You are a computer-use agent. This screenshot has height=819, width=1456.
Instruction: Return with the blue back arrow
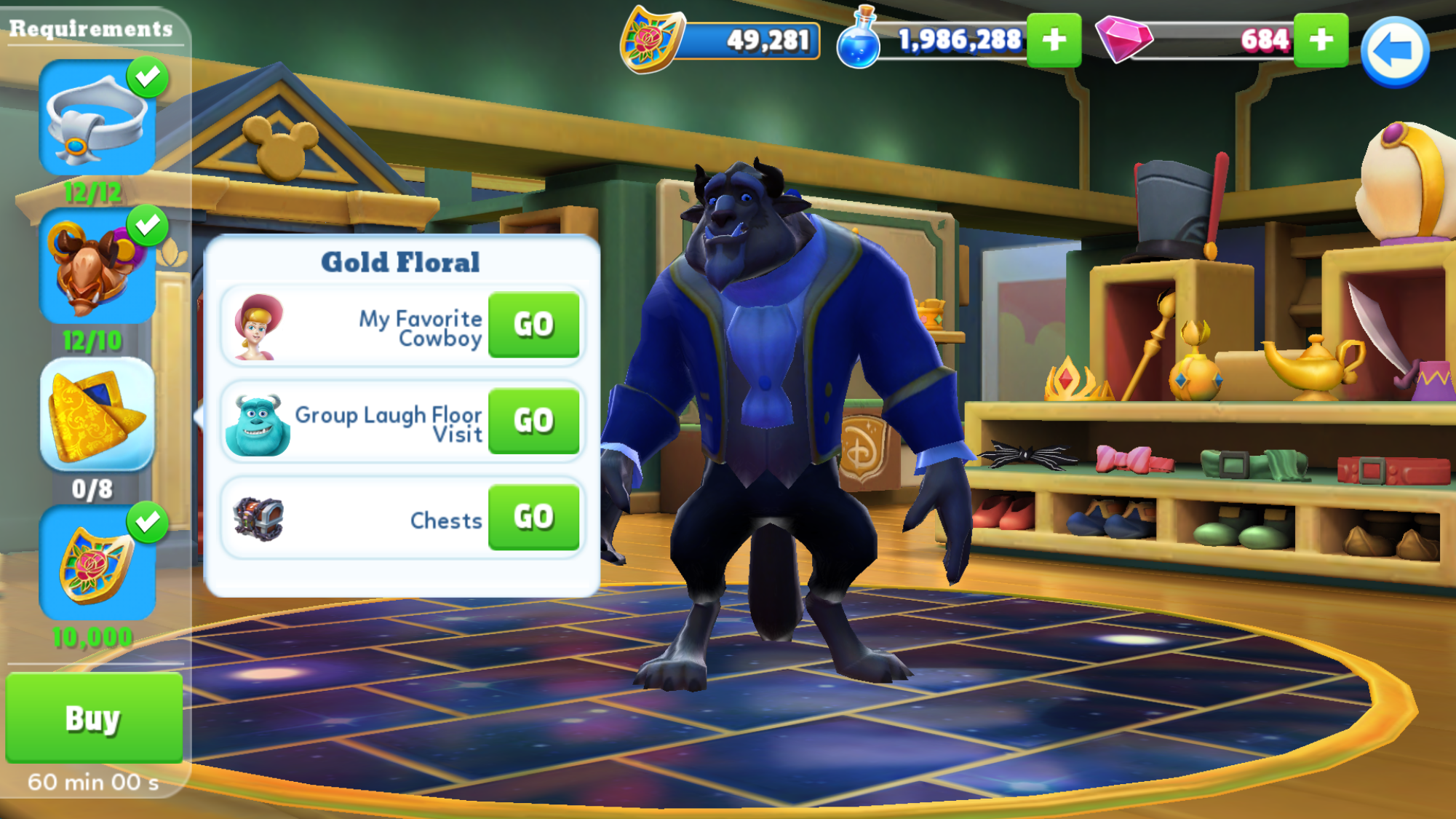(1394, 52)
